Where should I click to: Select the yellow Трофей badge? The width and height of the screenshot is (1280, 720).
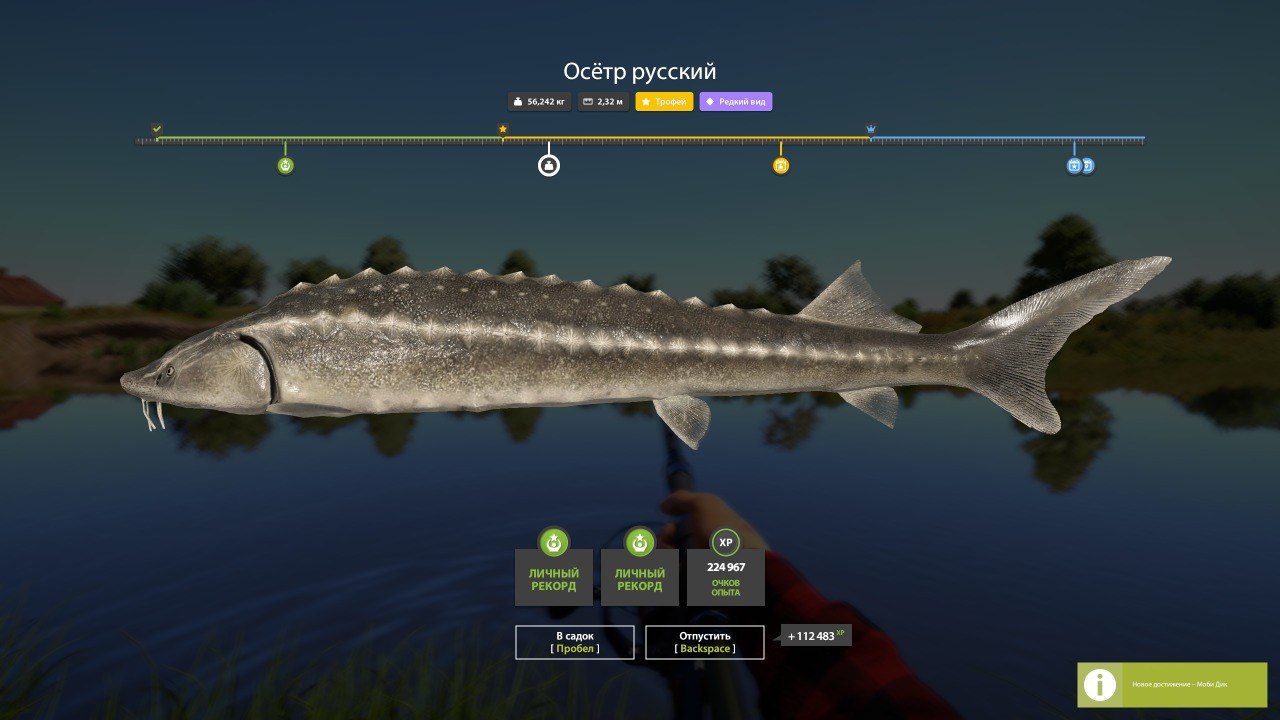click(664, 102)
